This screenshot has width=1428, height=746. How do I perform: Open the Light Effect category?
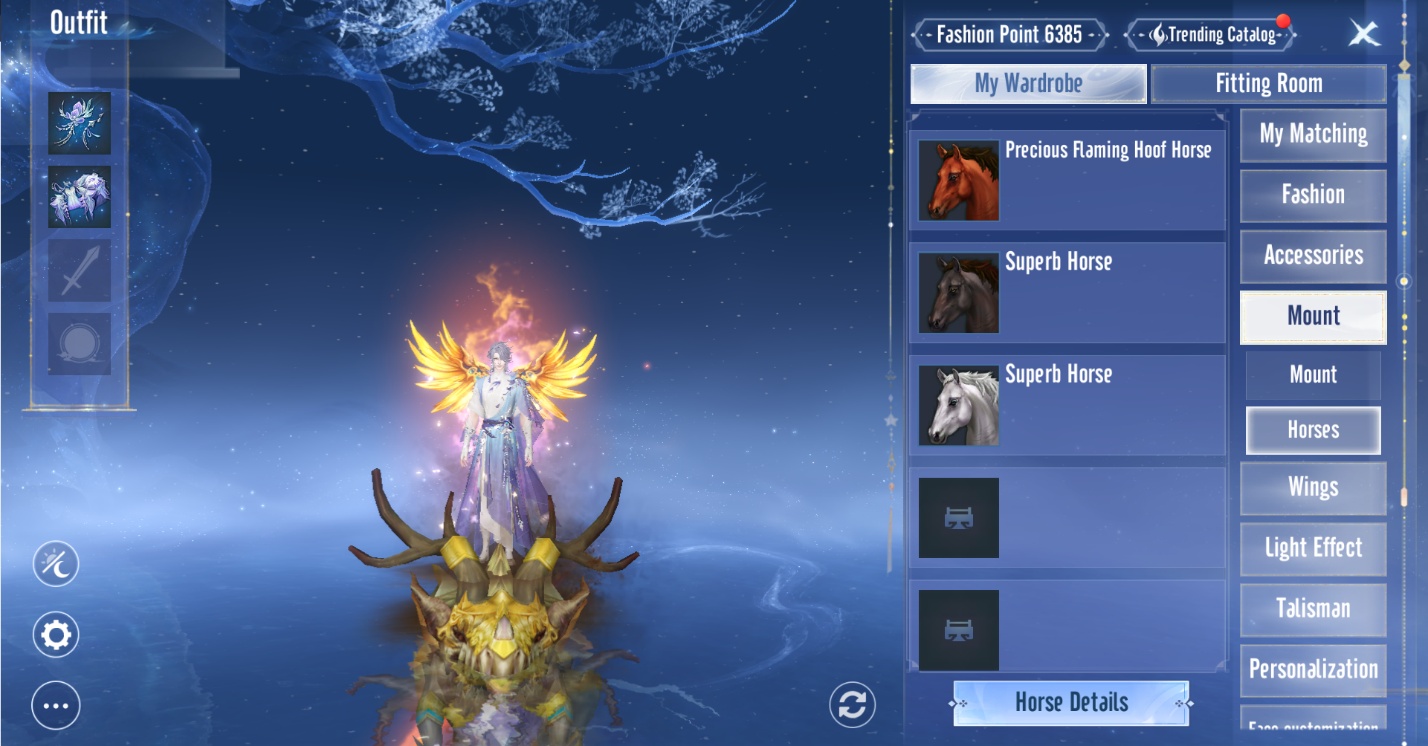[x=1313, y=548]
